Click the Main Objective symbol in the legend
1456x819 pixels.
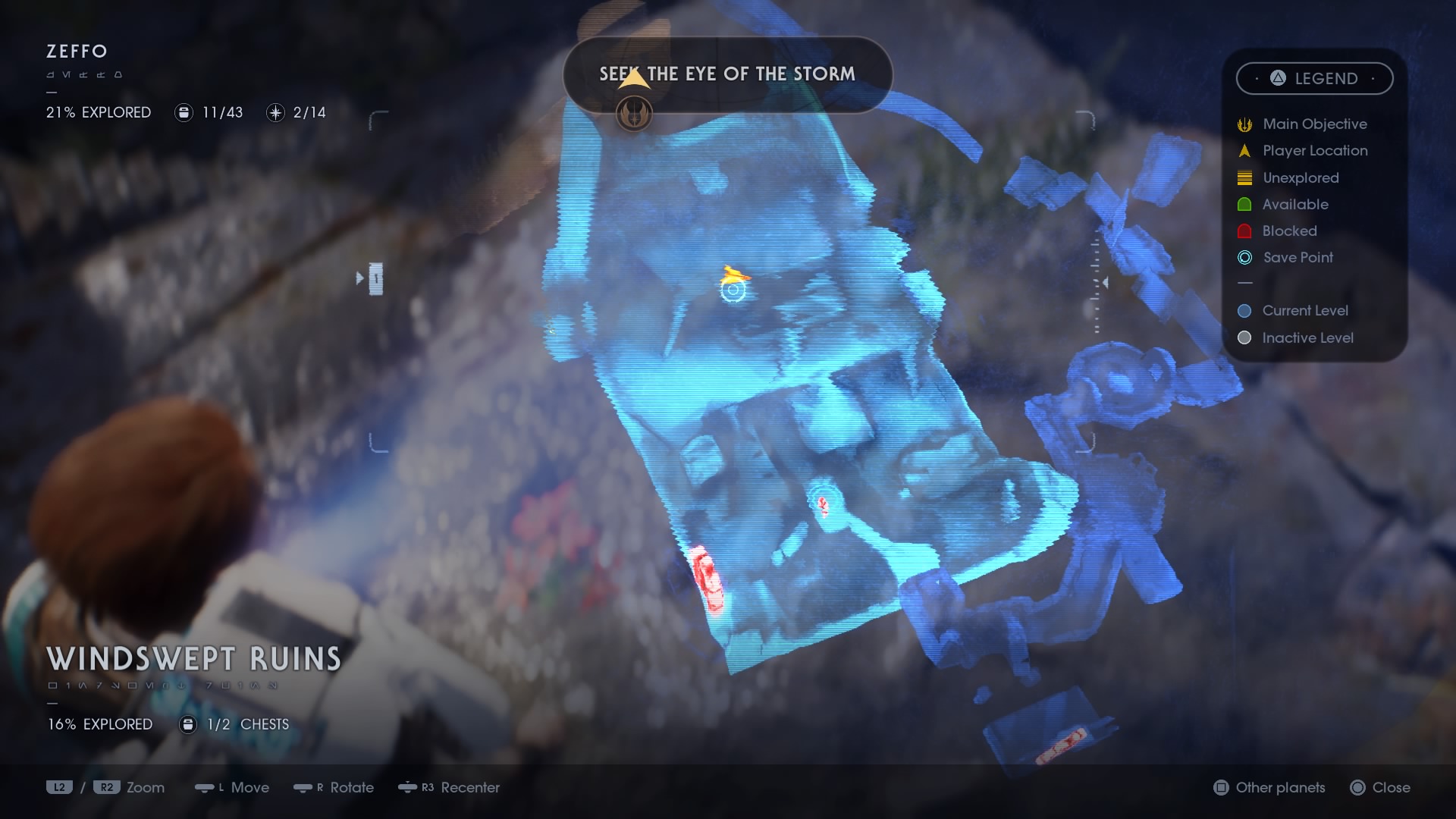1244,124
